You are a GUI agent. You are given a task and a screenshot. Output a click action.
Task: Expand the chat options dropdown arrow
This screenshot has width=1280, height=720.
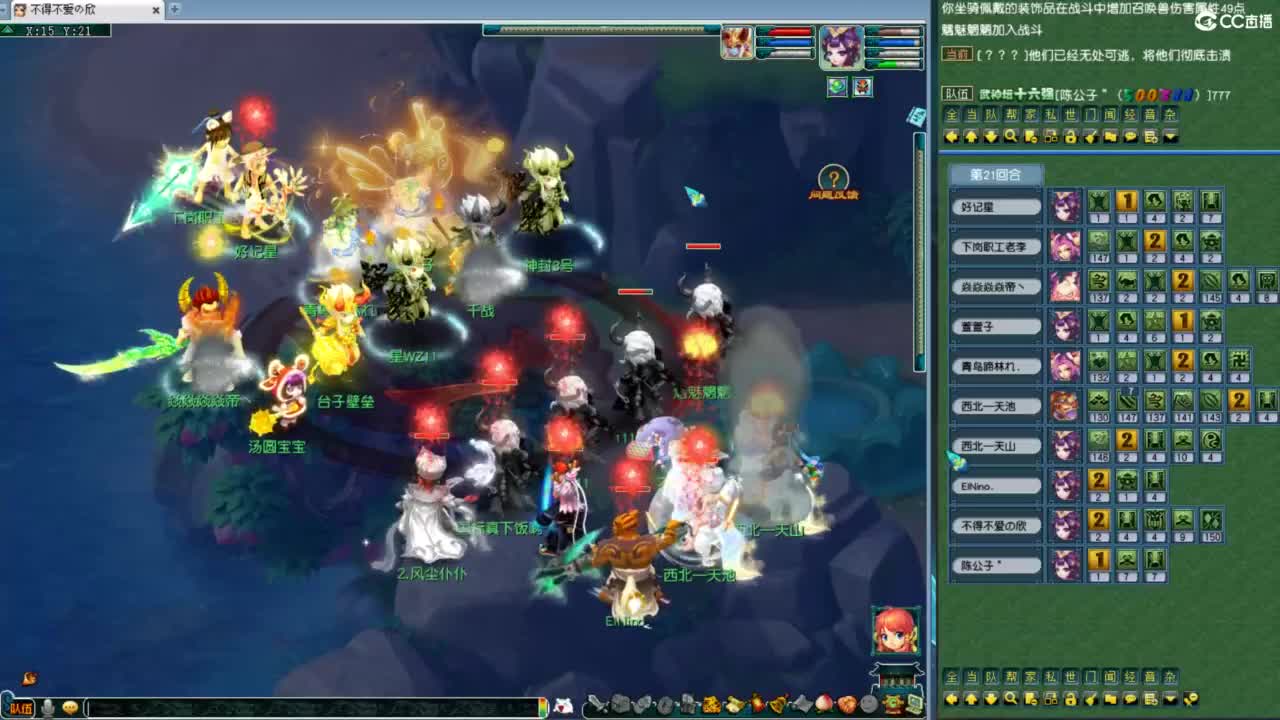coord(1172,137)
